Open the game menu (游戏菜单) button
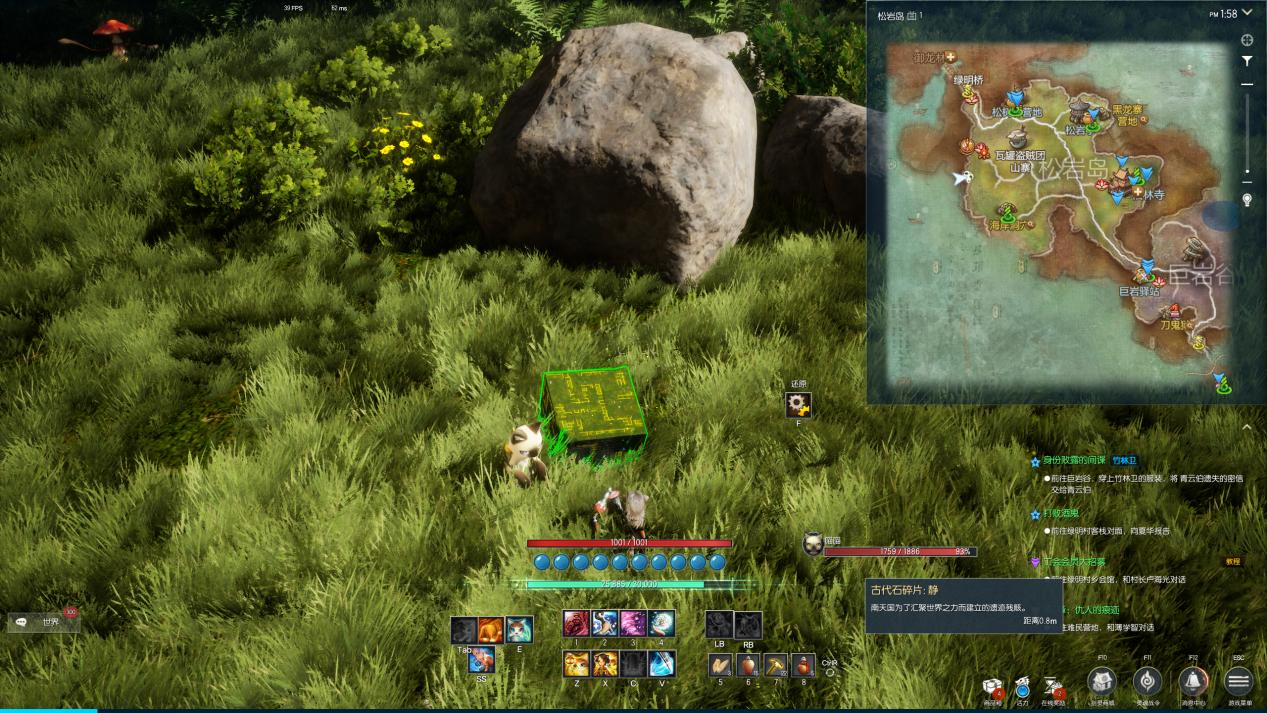Screen dimensions: 1267x713 point(1238,682)
